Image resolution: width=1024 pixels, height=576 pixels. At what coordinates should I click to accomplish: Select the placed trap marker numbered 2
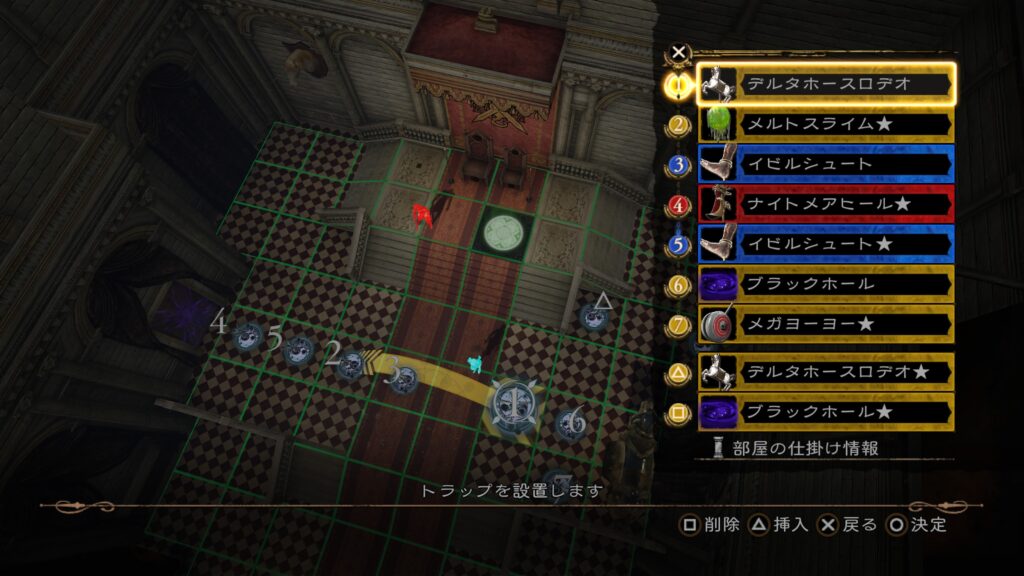(x=351, y=364)
